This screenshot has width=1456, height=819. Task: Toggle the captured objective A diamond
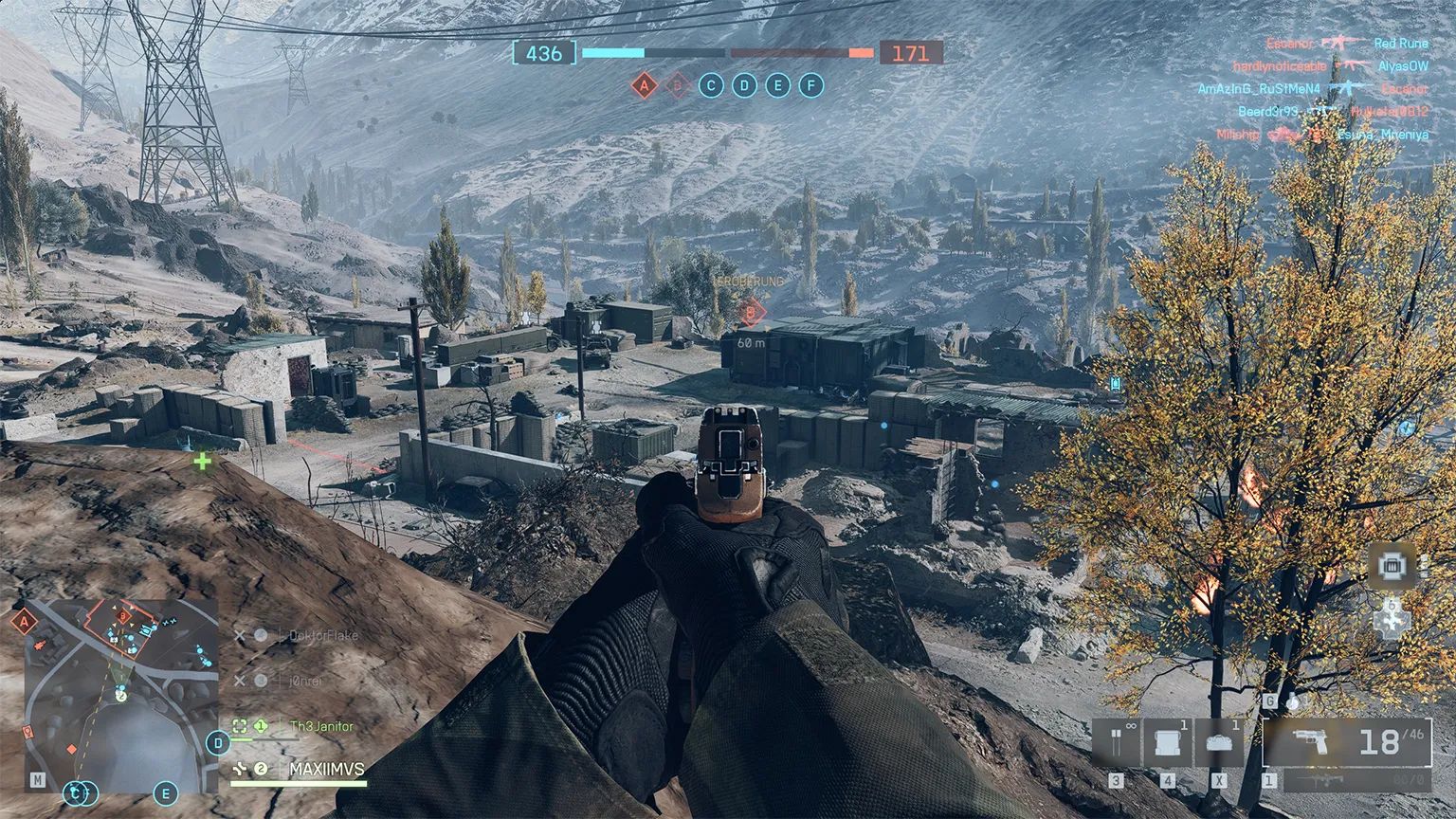pos(645,85)
